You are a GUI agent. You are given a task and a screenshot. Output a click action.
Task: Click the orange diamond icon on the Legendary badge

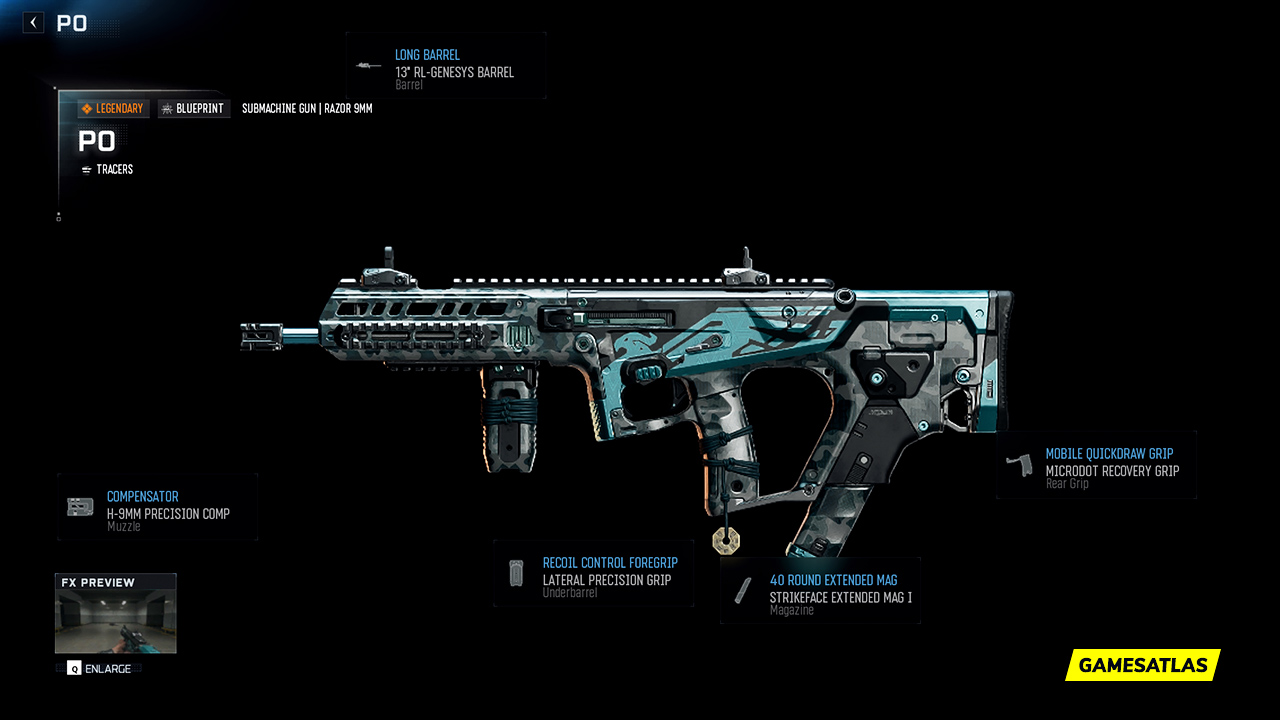[89, 108]
